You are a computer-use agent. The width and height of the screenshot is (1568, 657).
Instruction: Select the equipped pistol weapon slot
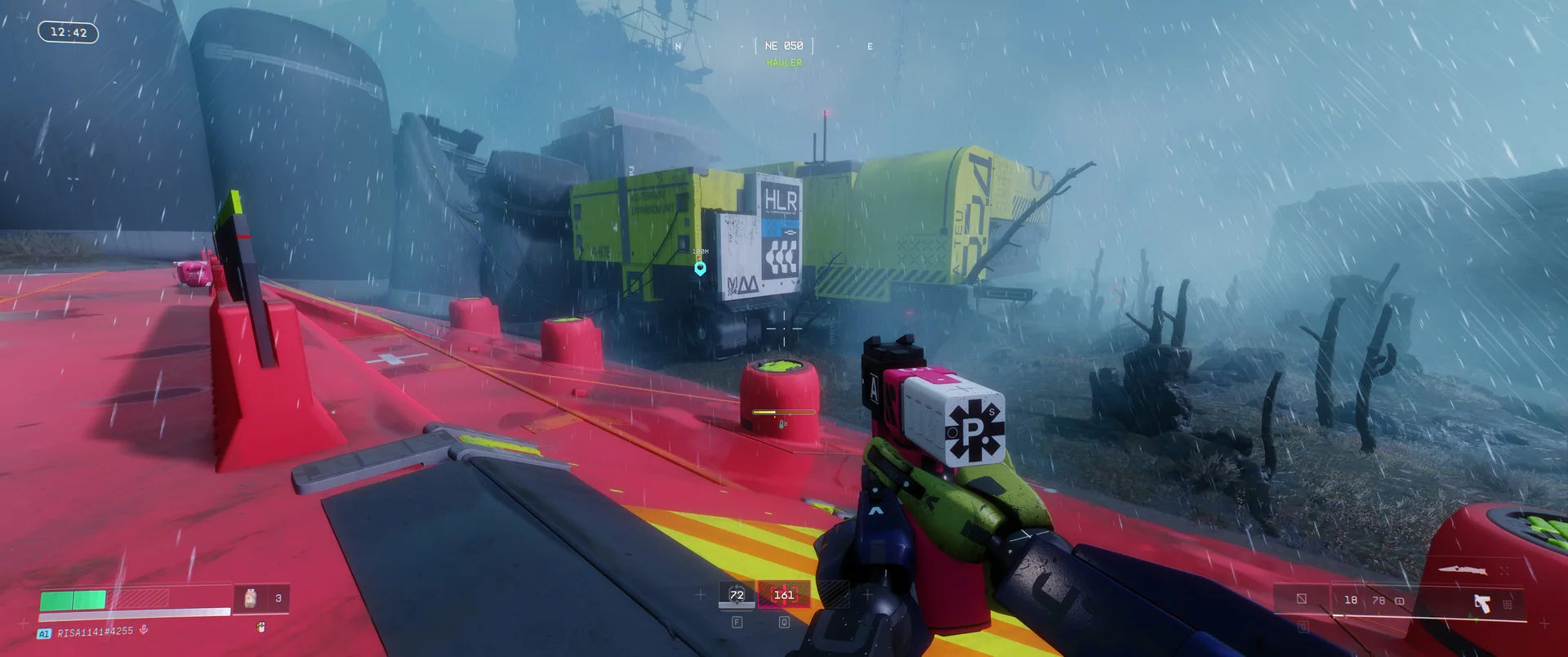click(x=1482, y=604)
